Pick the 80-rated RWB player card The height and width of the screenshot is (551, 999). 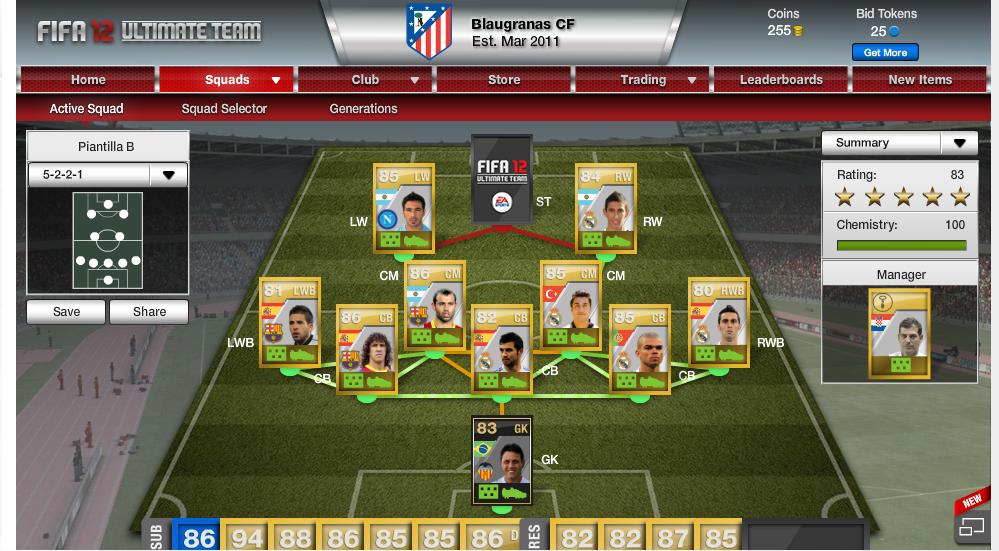(718, 320)
